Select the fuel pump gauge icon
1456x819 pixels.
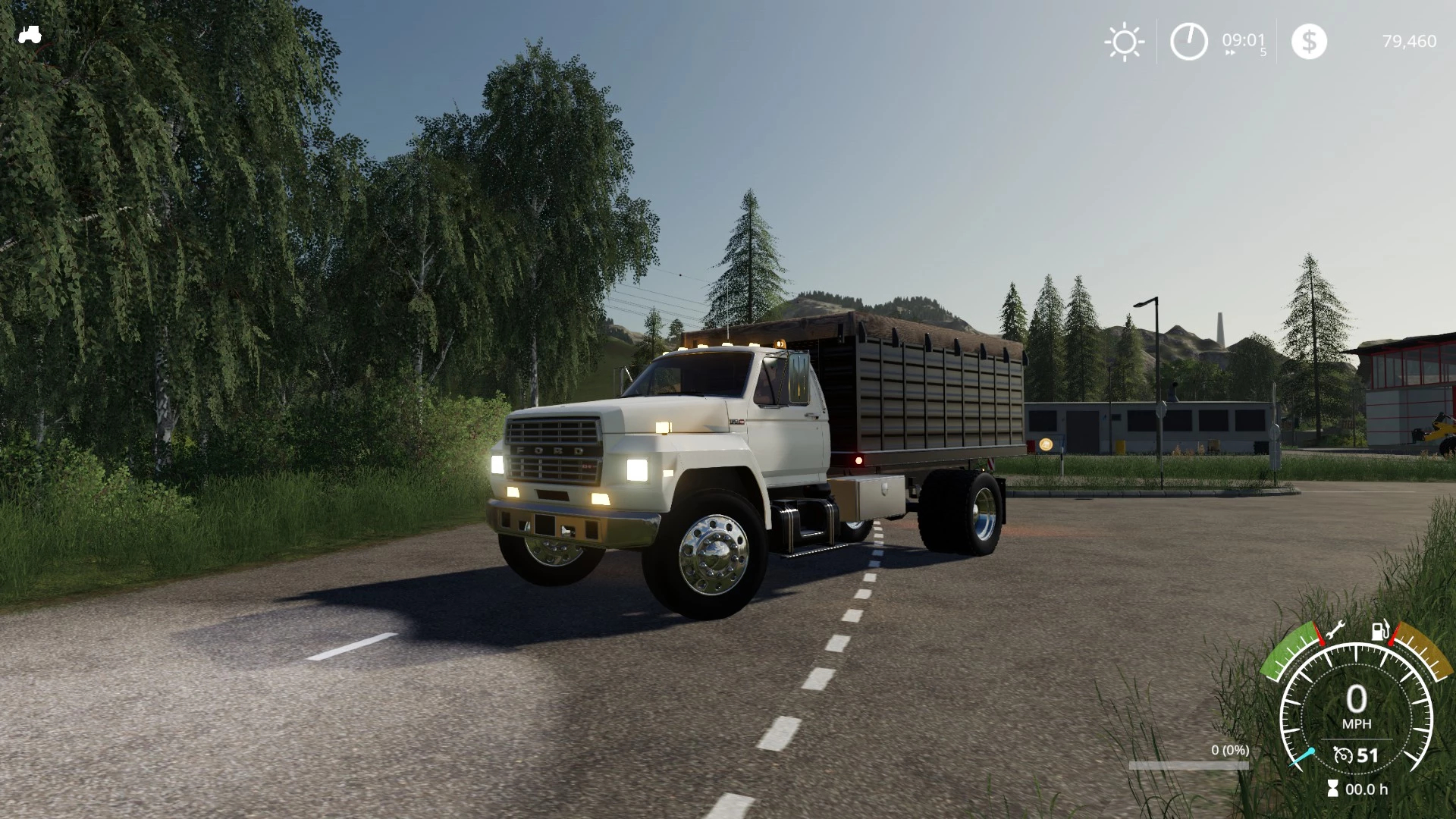1380,630
